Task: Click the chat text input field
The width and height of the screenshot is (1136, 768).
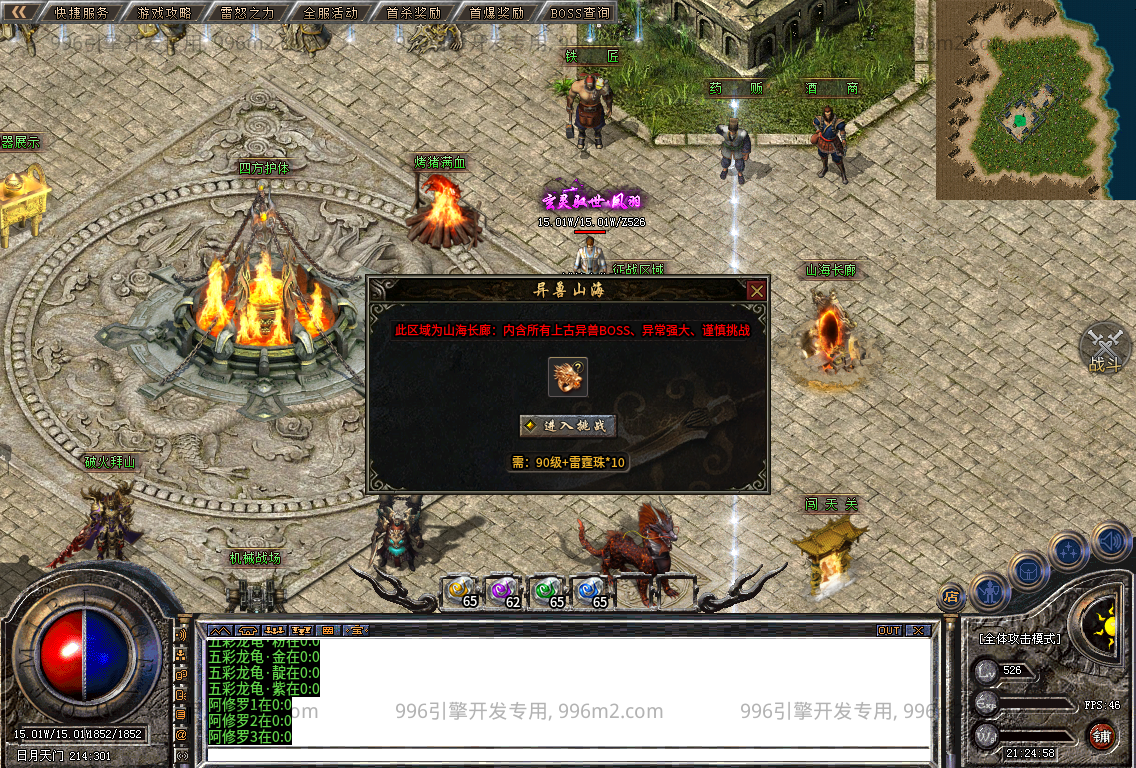Action: click(x=568, y=755)
